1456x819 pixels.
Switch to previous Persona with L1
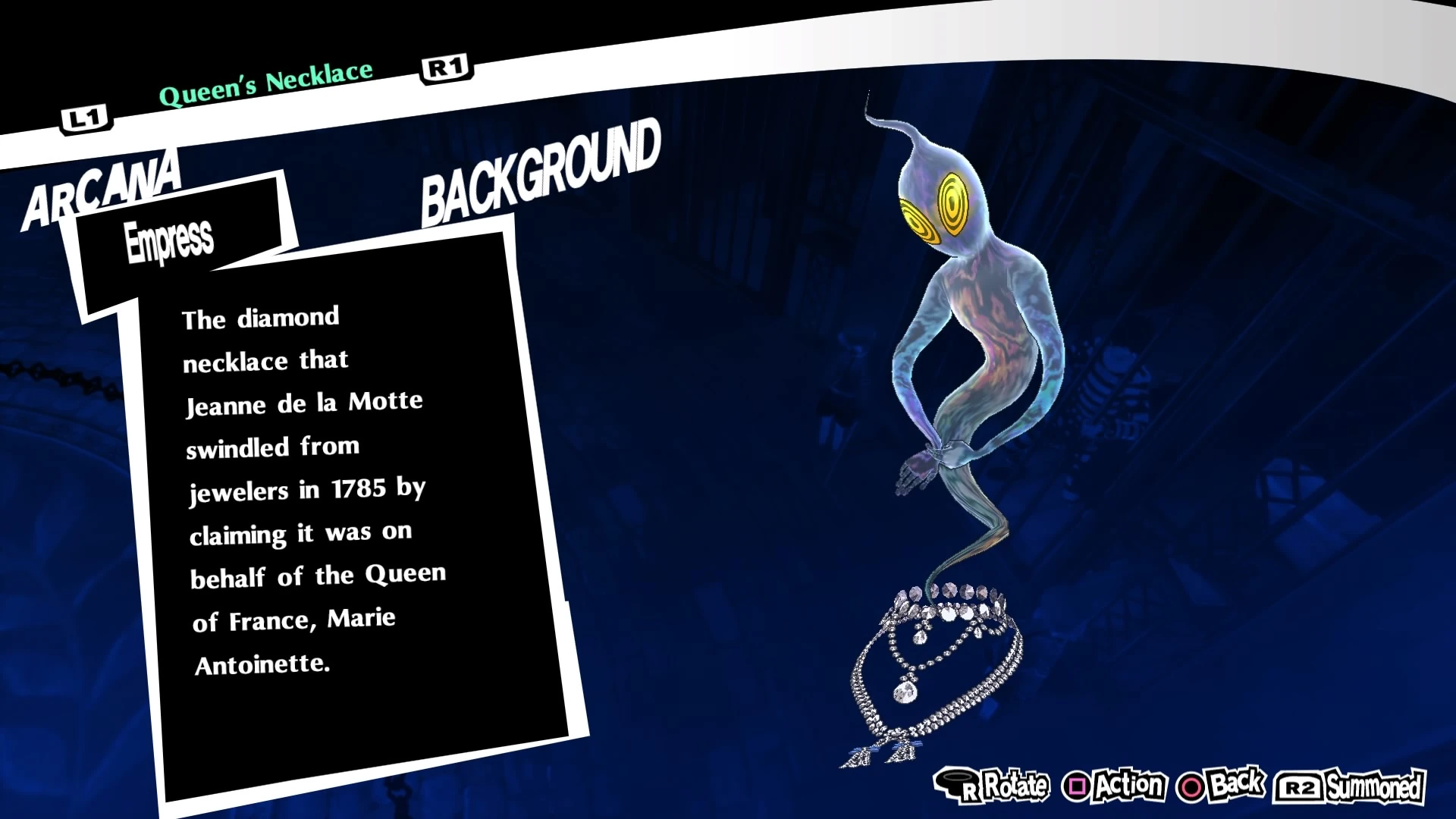pyautogui.click(x=86, y=117)
